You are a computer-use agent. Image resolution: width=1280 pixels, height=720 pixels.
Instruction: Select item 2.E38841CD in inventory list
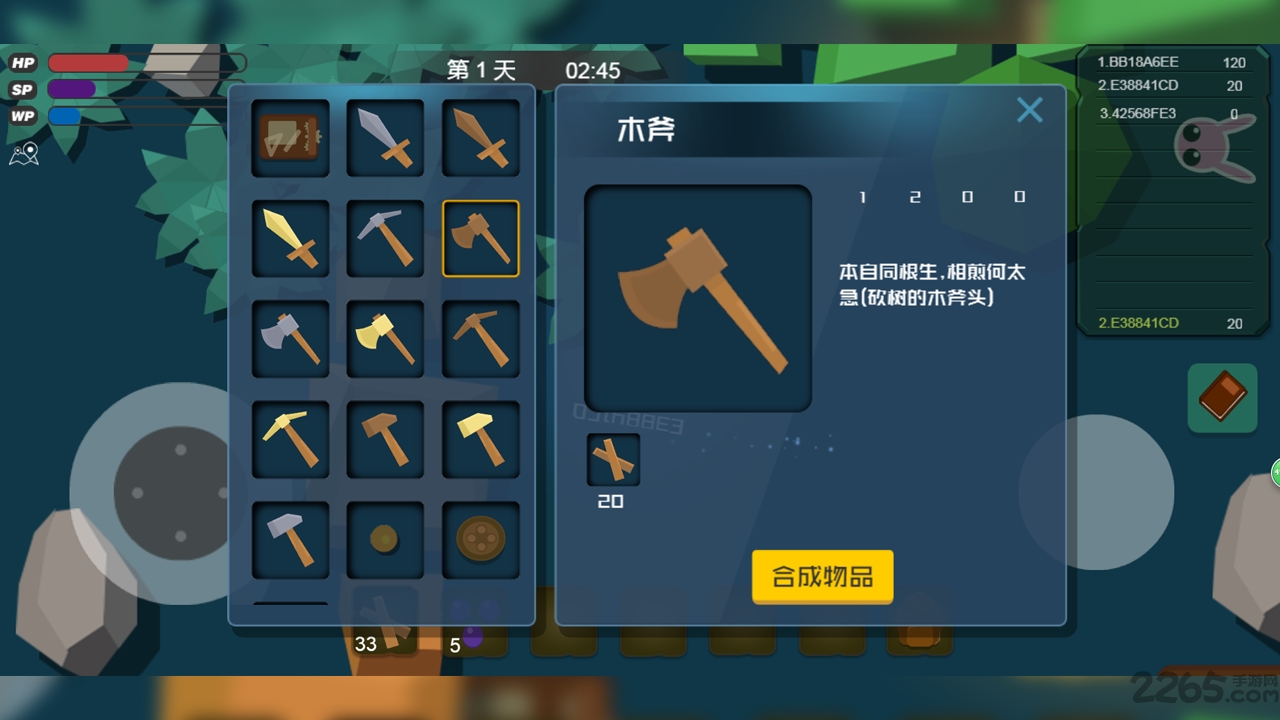pos(1160,85)
